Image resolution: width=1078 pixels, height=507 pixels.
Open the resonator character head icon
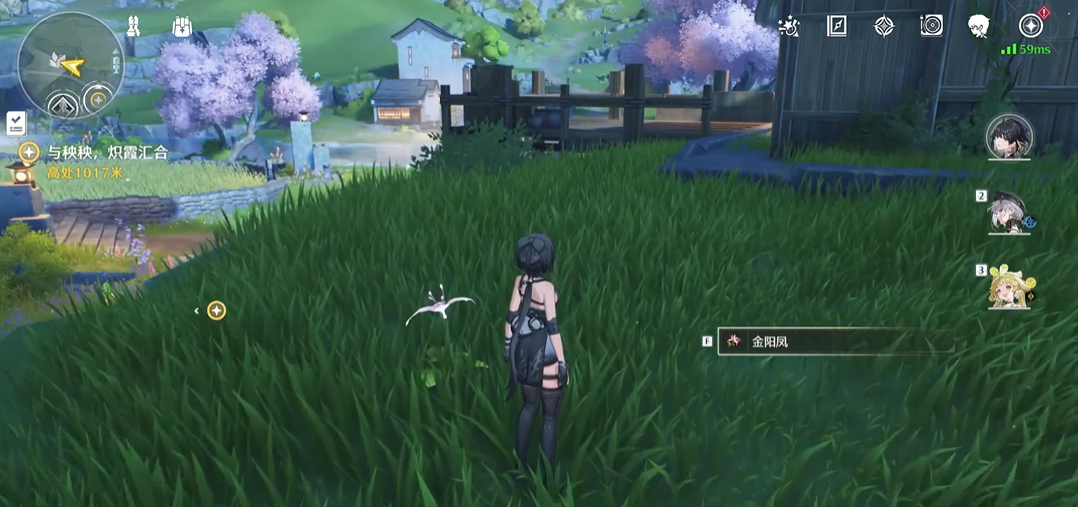979,27
